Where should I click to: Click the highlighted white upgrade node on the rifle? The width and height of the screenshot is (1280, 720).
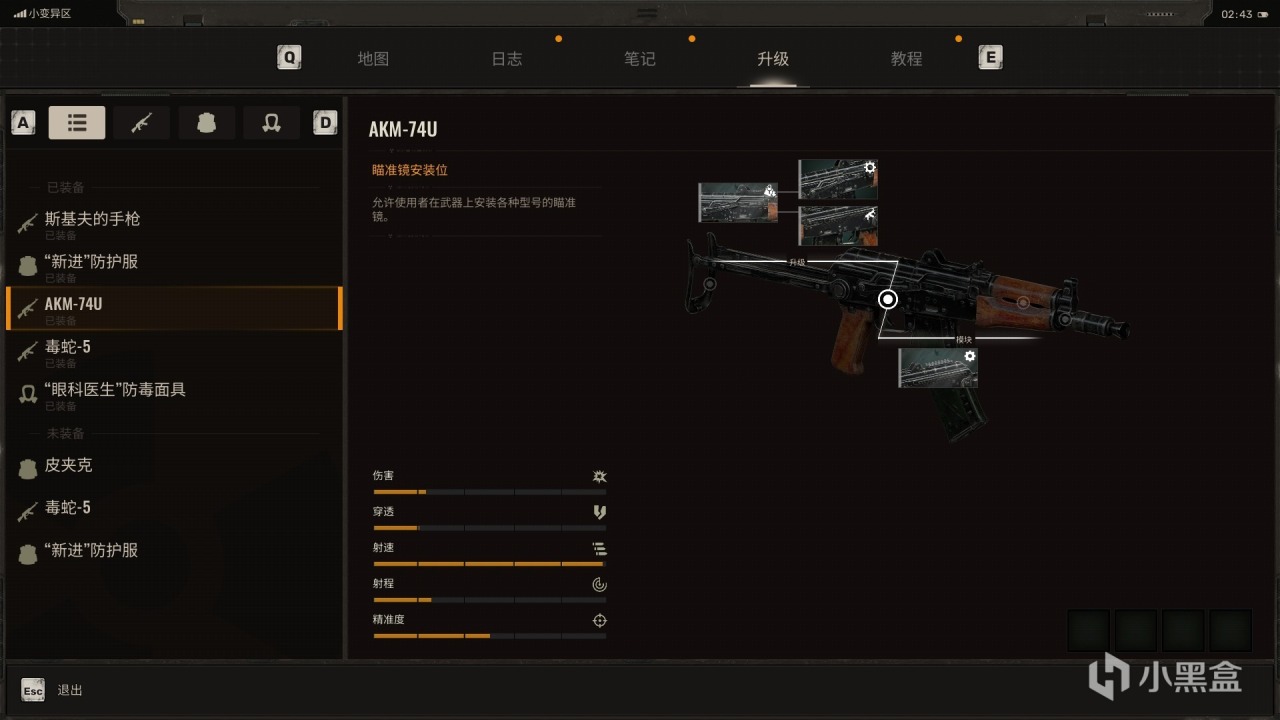[888, 299]
